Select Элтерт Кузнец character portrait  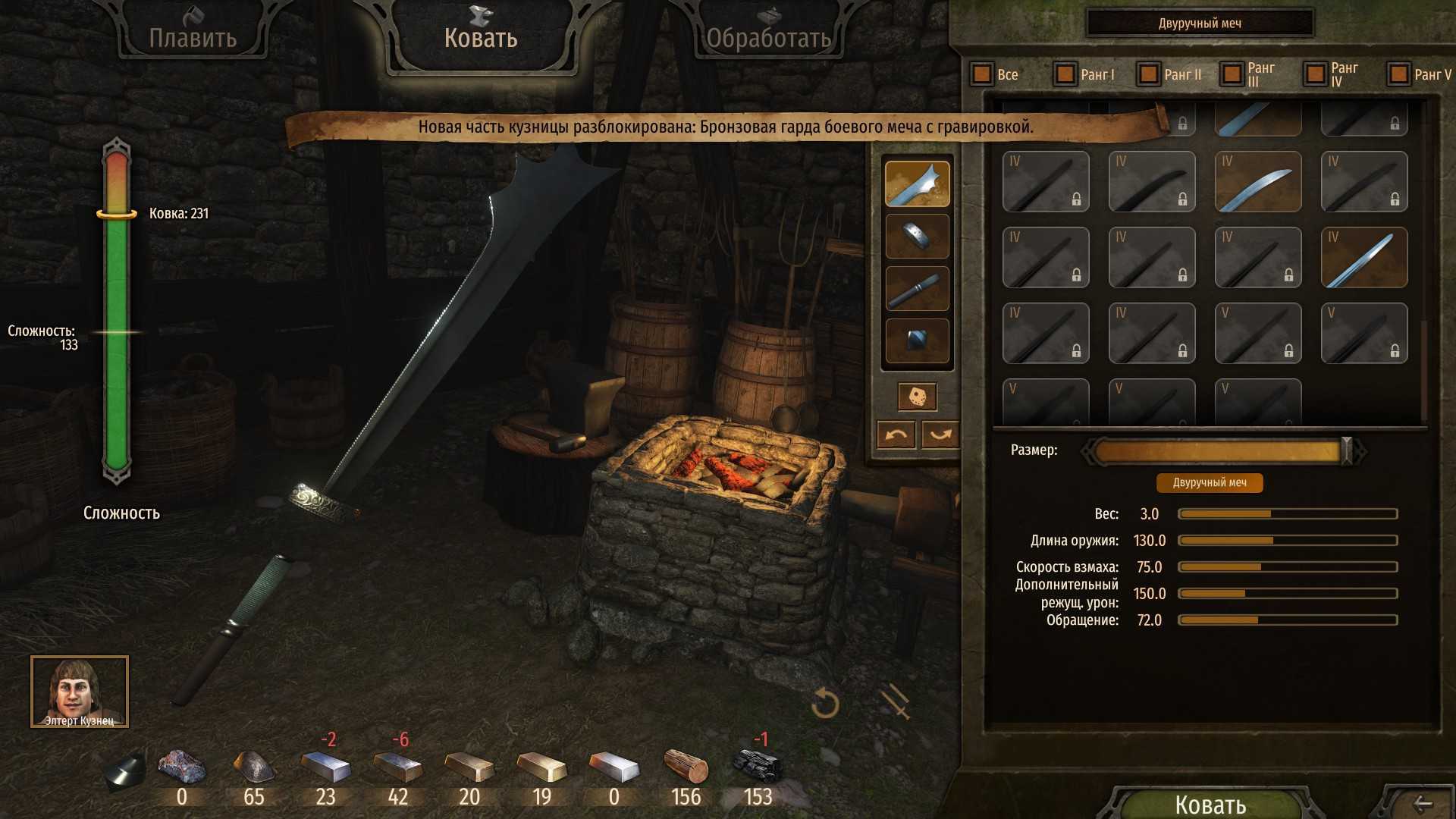[x=80, y=691]
